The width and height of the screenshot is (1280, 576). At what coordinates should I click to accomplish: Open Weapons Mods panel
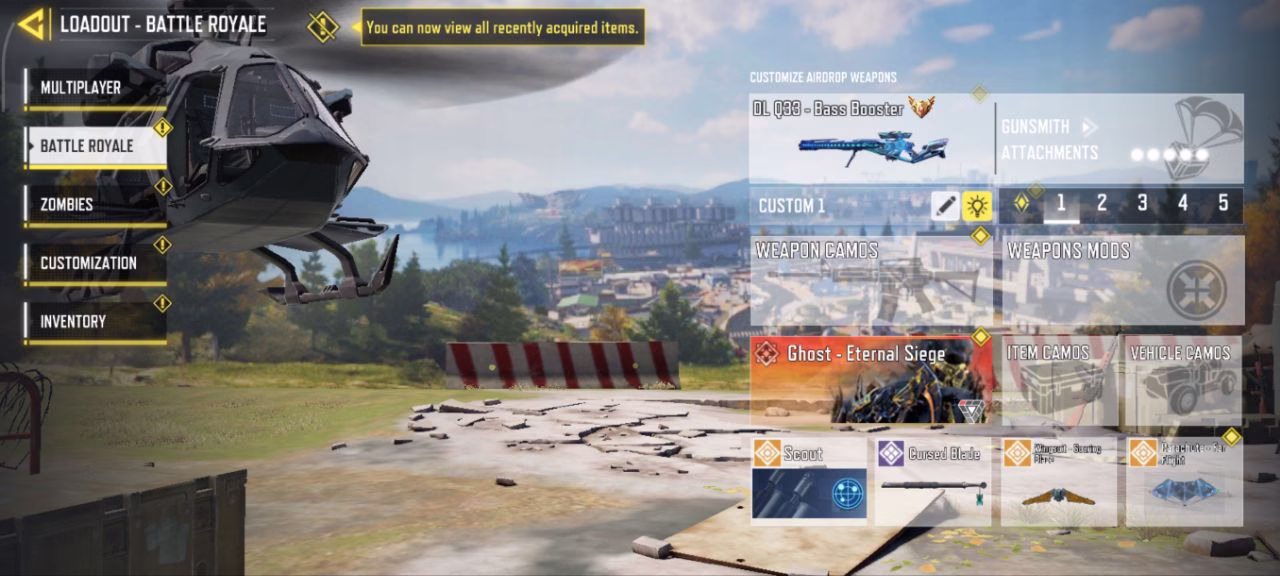pyautogui.click(x=1120, y=280)
